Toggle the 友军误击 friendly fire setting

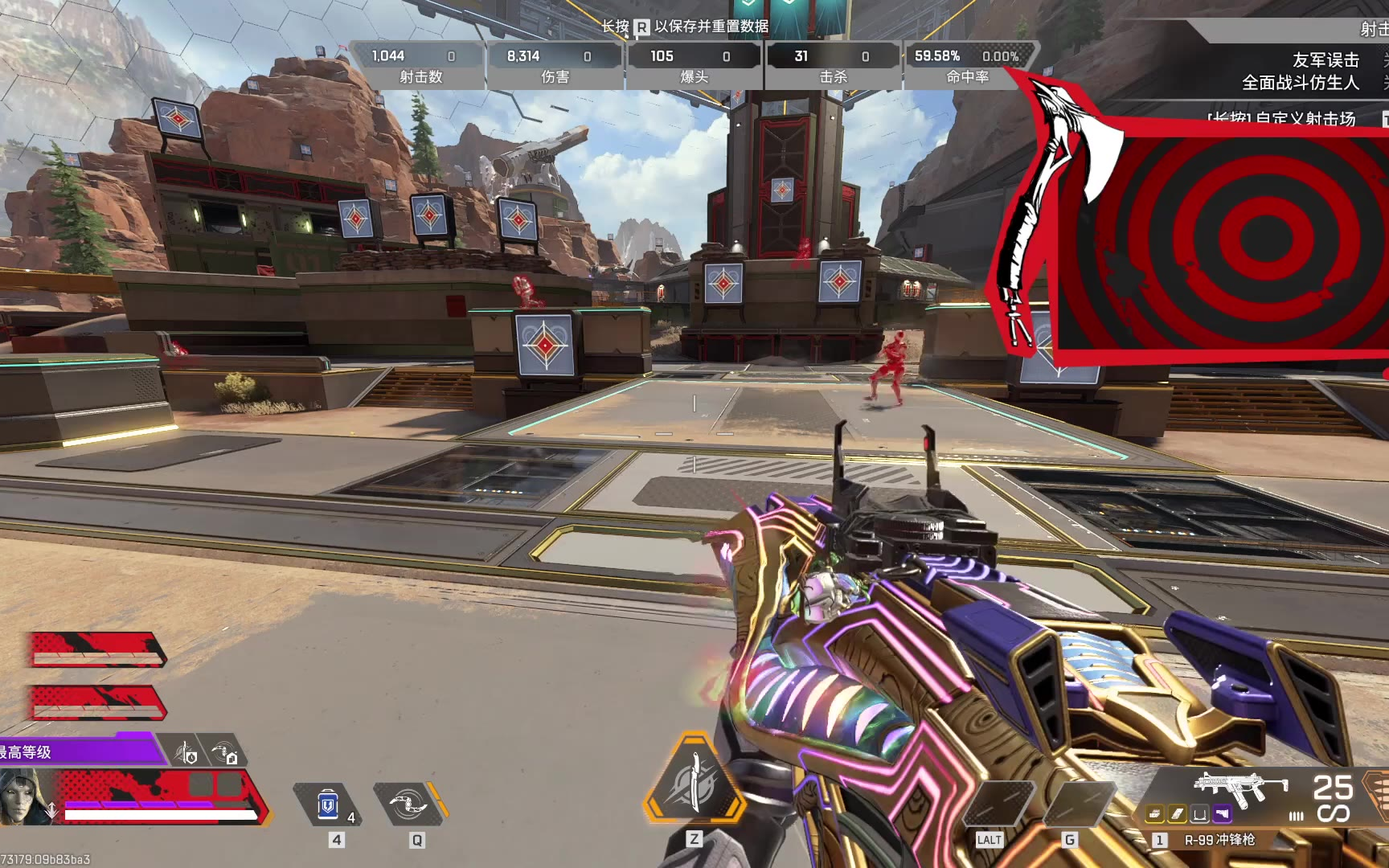pos(1325,60)
